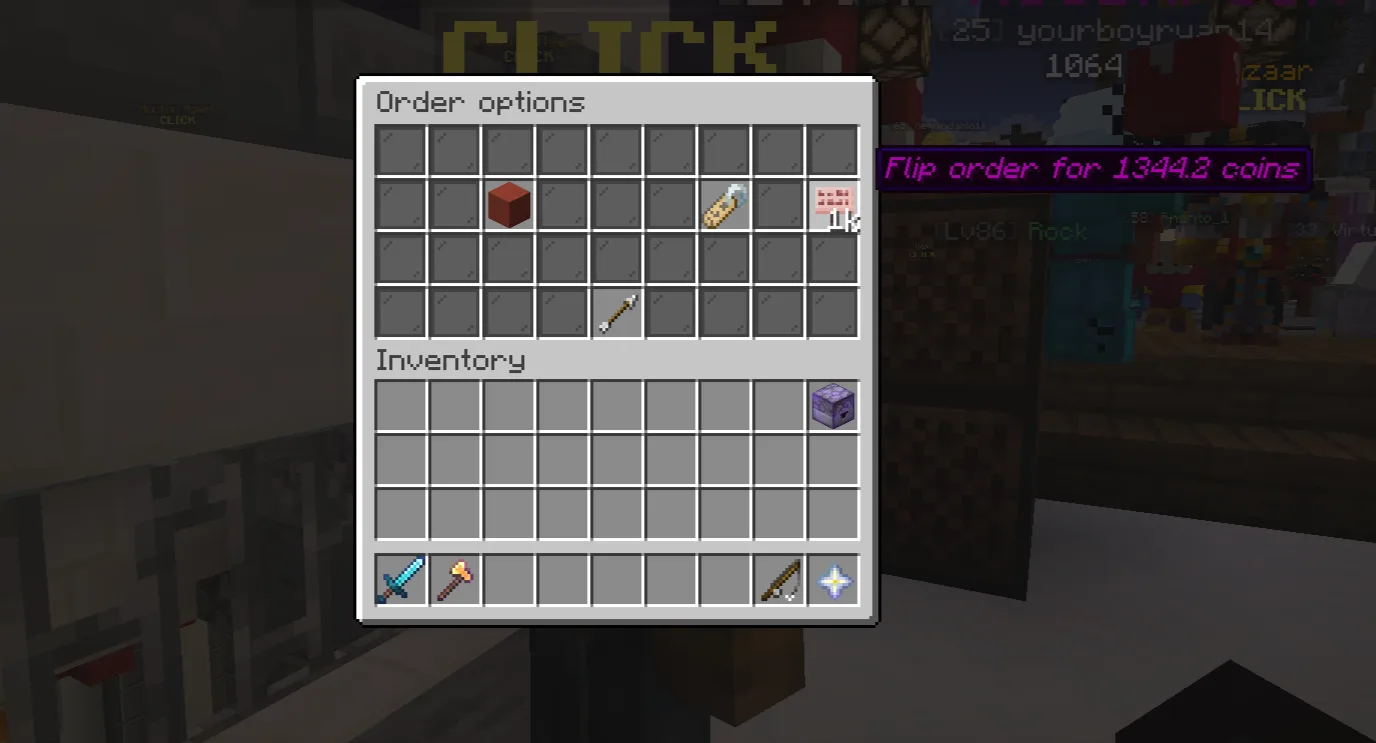
Task: Click the diamond sword in the hotbar
Action: [400, 579]
